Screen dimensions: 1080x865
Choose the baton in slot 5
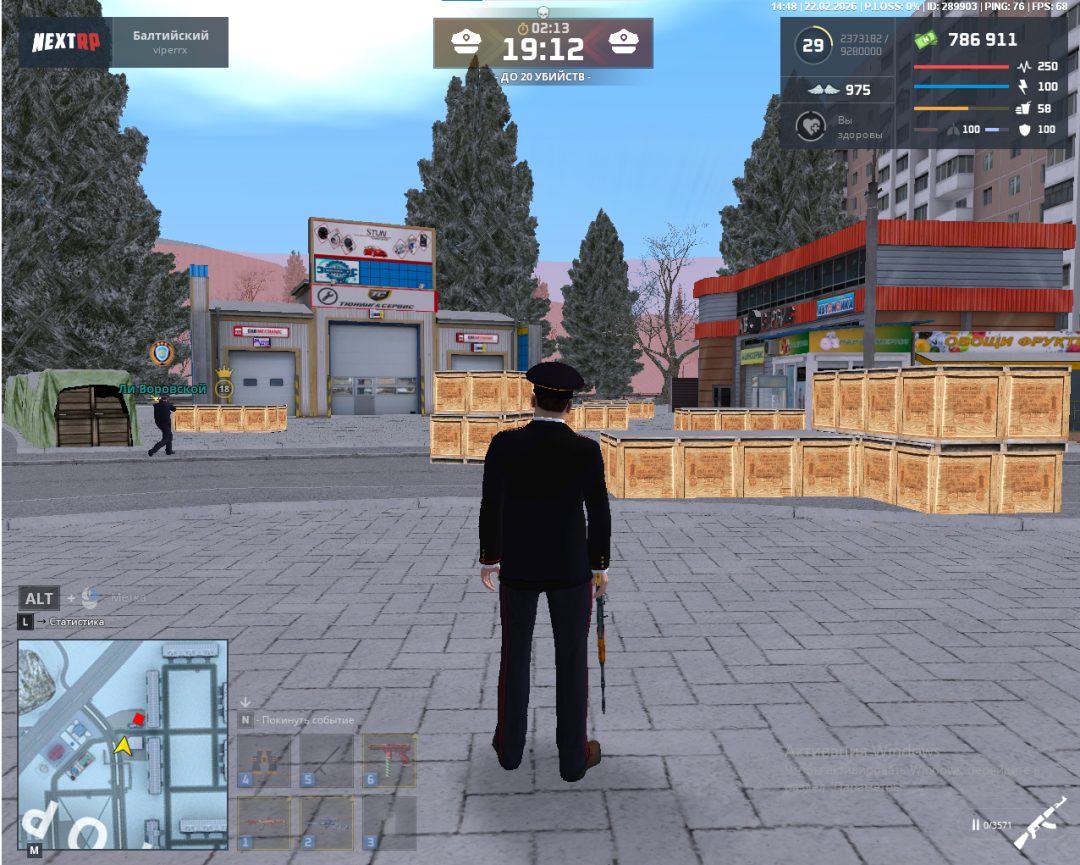click(x=327, y=761)
